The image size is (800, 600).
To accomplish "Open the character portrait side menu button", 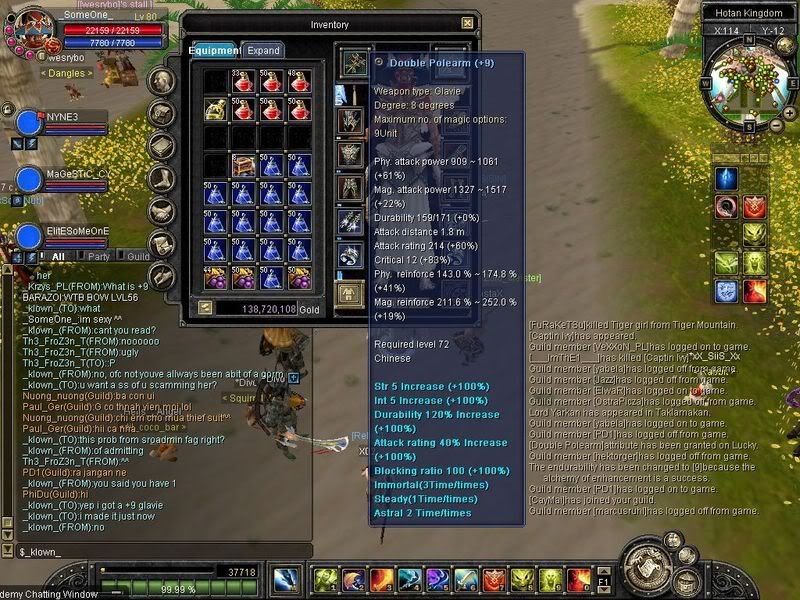I will pyautogui.click(x=162, y=80).
